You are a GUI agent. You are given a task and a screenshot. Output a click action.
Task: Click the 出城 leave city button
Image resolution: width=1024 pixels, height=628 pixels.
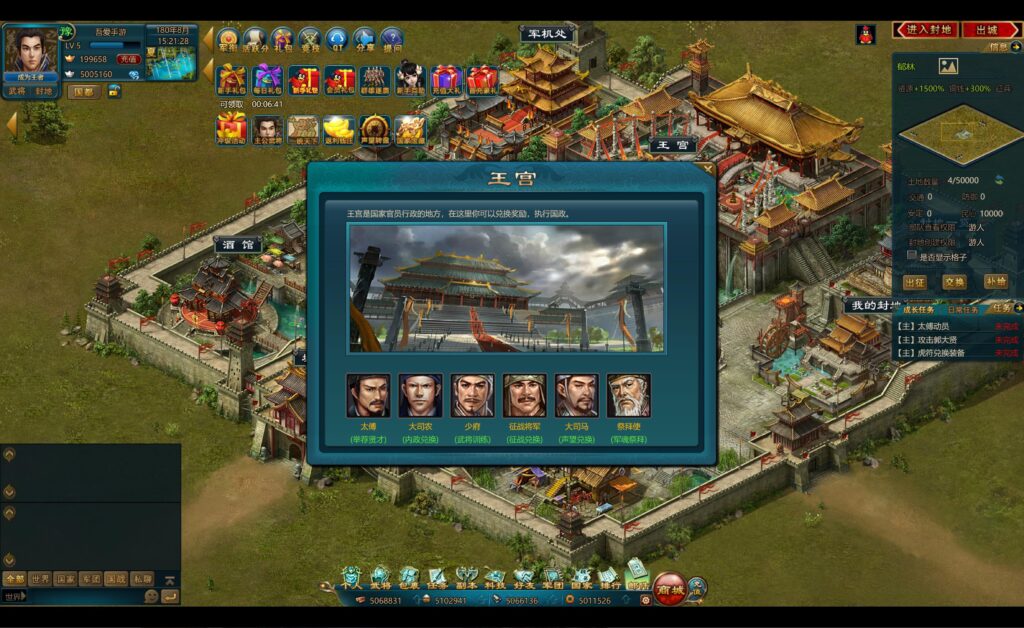989,30
